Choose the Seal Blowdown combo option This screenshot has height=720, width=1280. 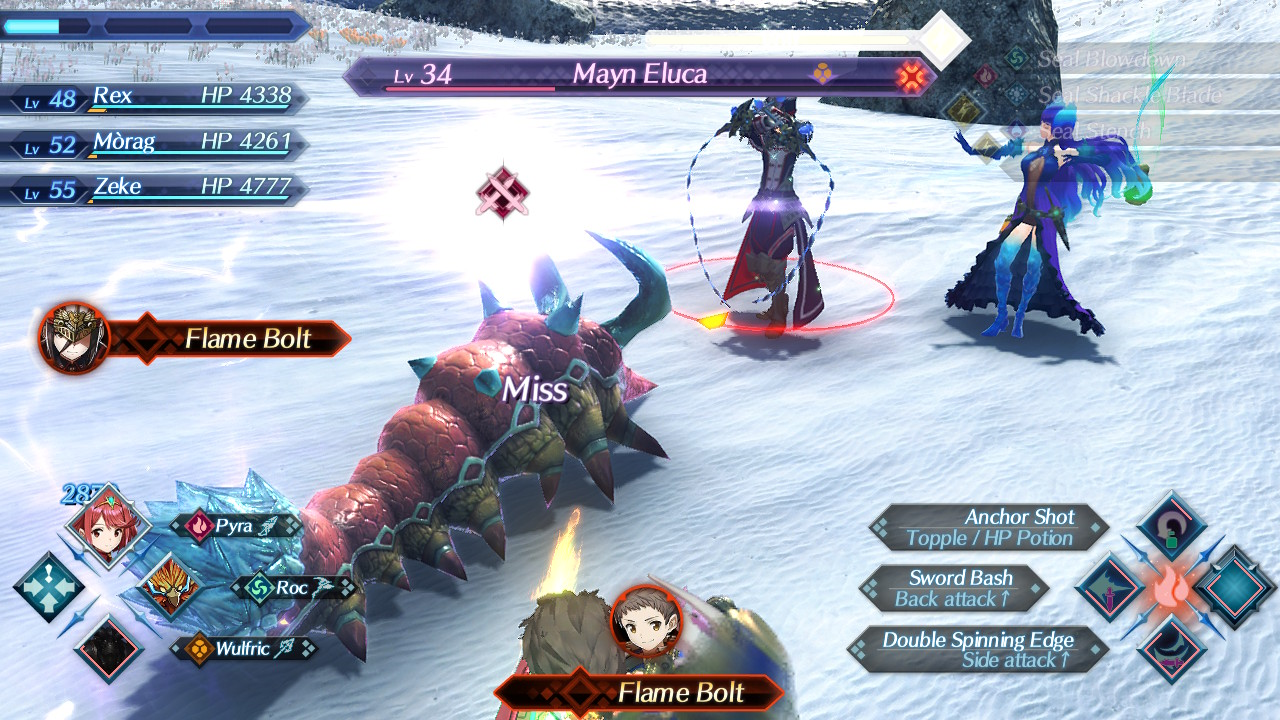tap(1110, 59)
